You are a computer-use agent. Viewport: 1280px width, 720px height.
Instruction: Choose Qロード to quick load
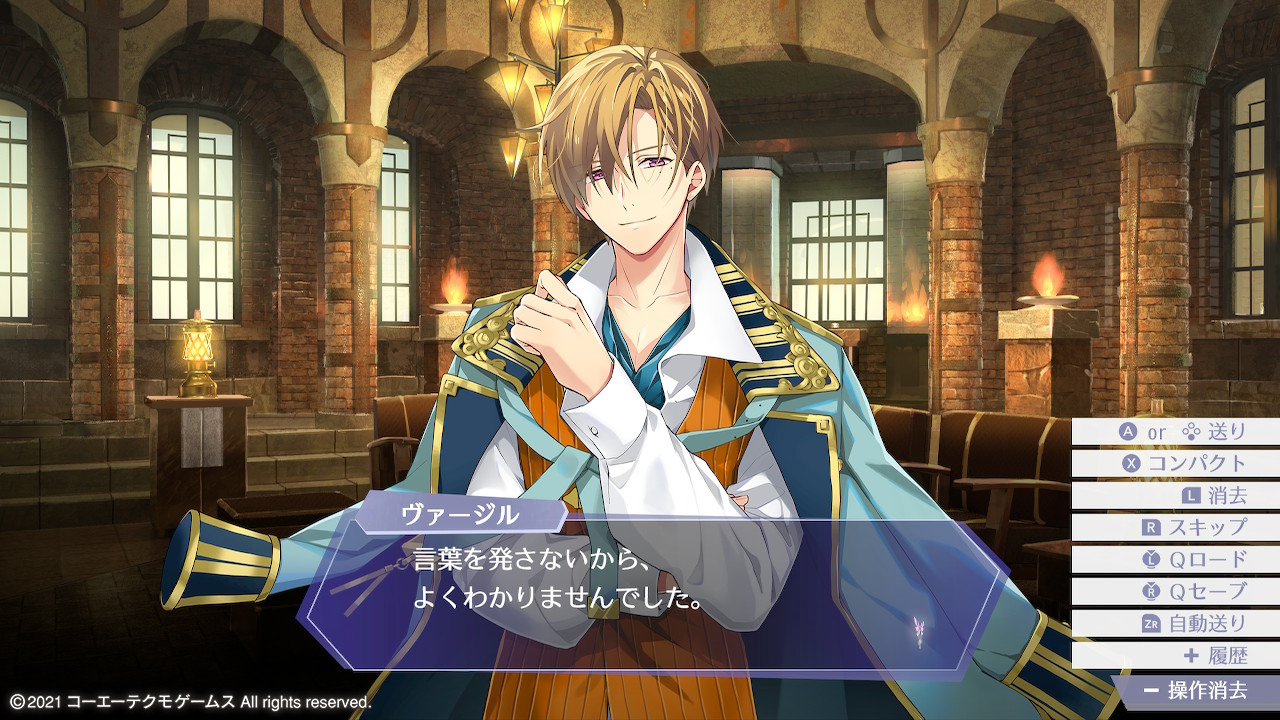pyautogui.click(x=1176, y=560)
